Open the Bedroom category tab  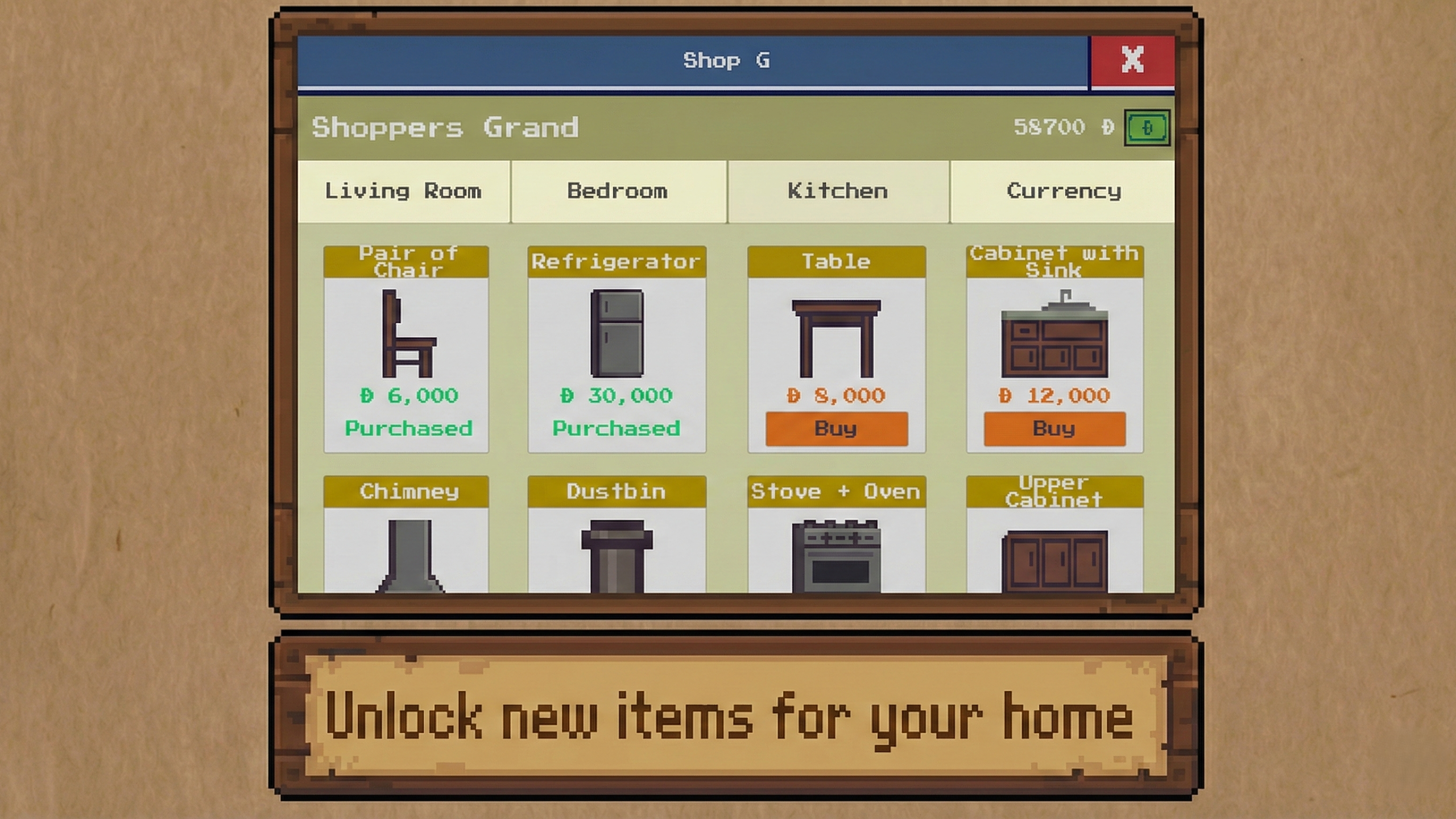(618, 191)
